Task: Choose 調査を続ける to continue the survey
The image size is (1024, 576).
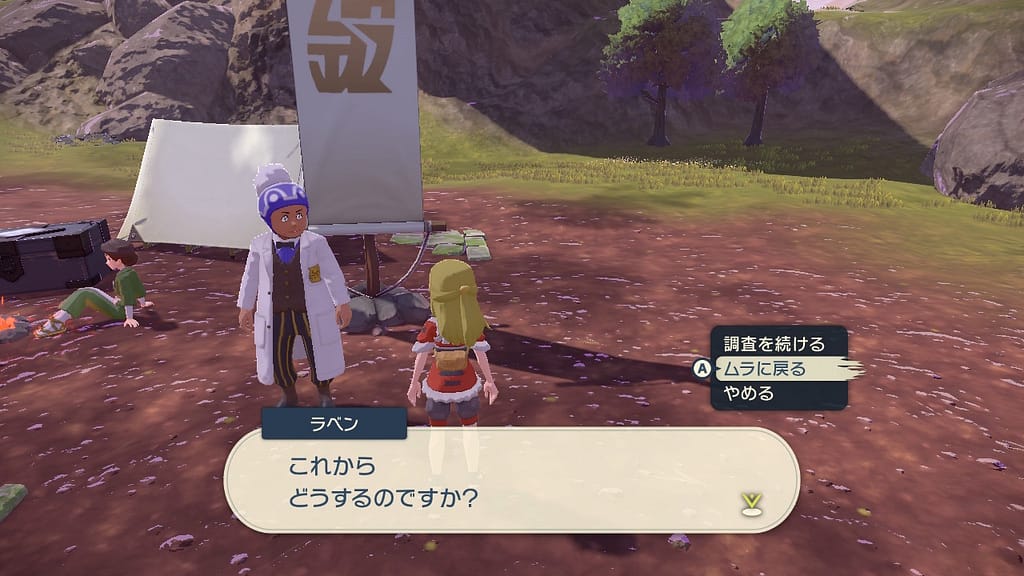Action: tap(774, 344)
